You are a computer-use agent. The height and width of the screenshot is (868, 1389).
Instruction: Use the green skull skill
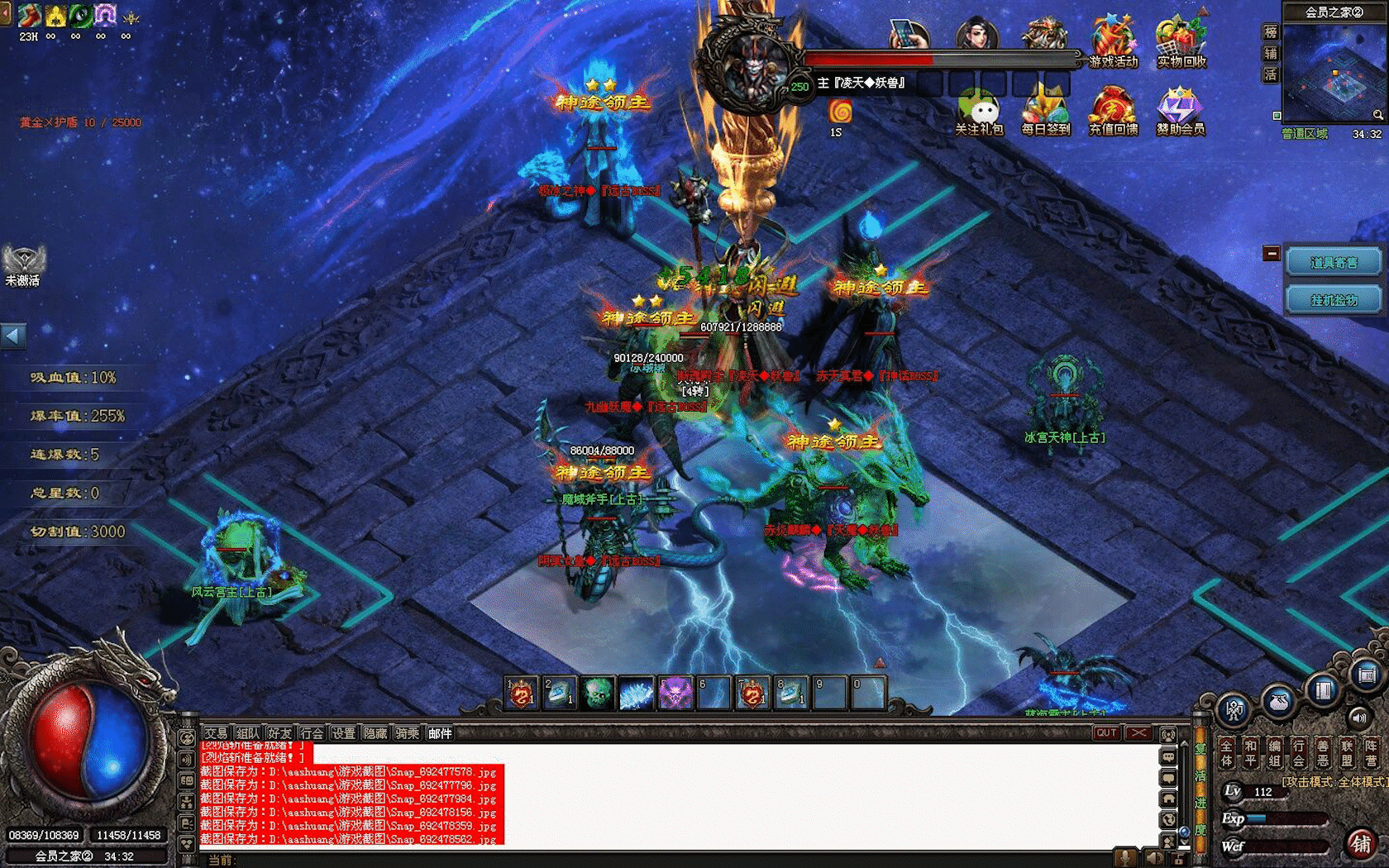(598, 693)
